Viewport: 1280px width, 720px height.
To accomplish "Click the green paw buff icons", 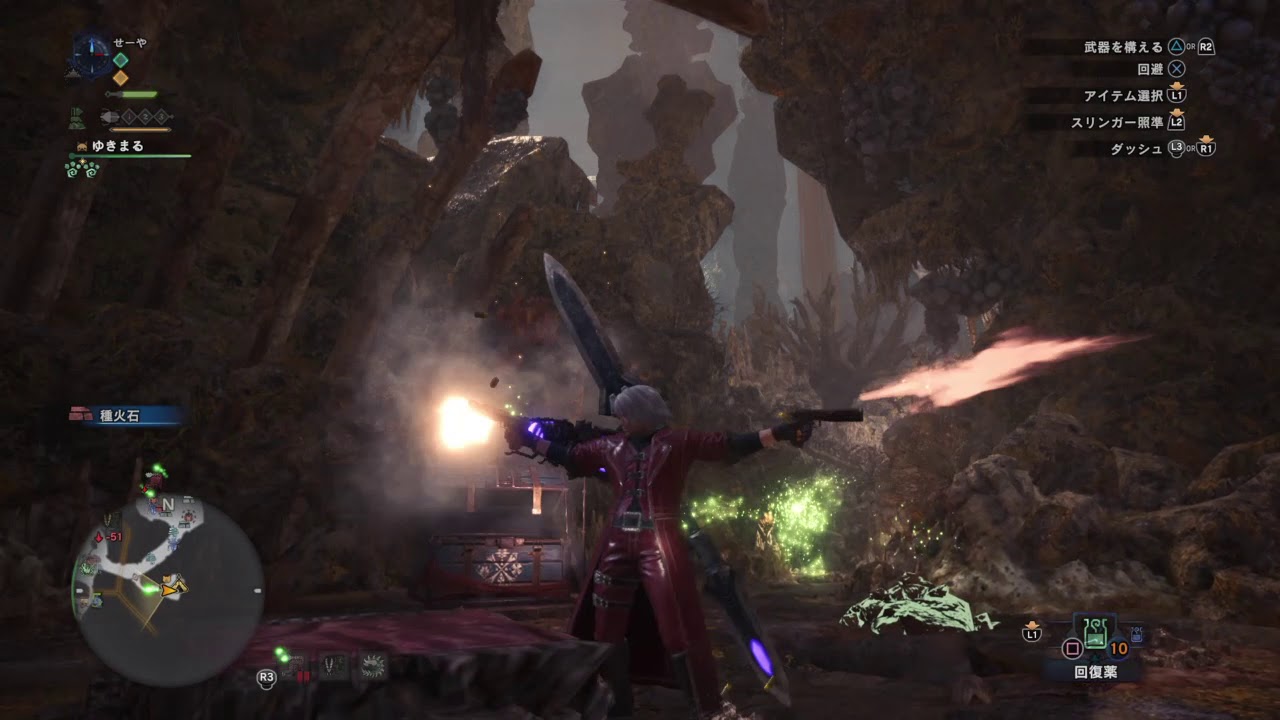I will 82,169.
